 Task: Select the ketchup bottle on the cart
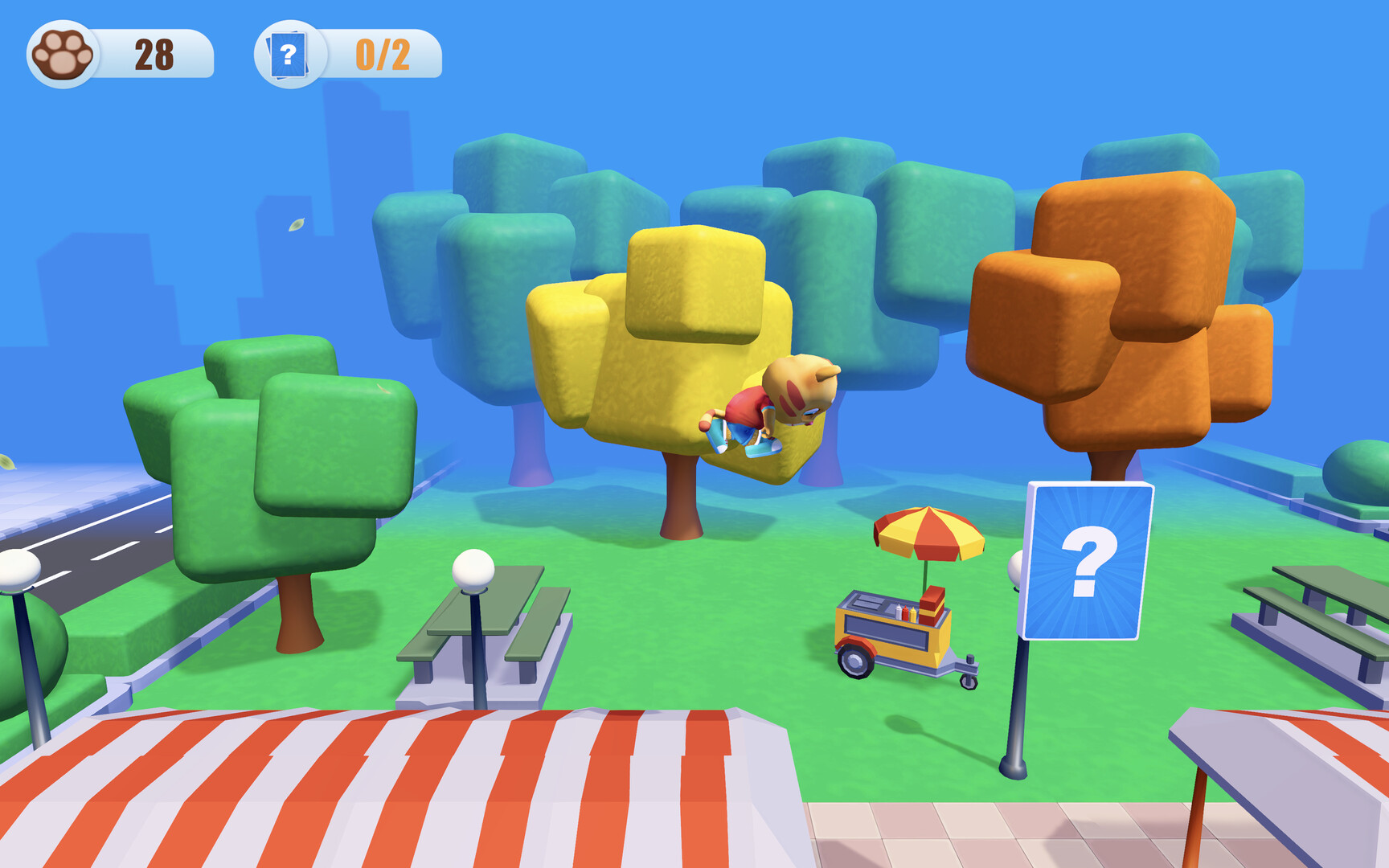pyautogui.click(x=906, y=613)
